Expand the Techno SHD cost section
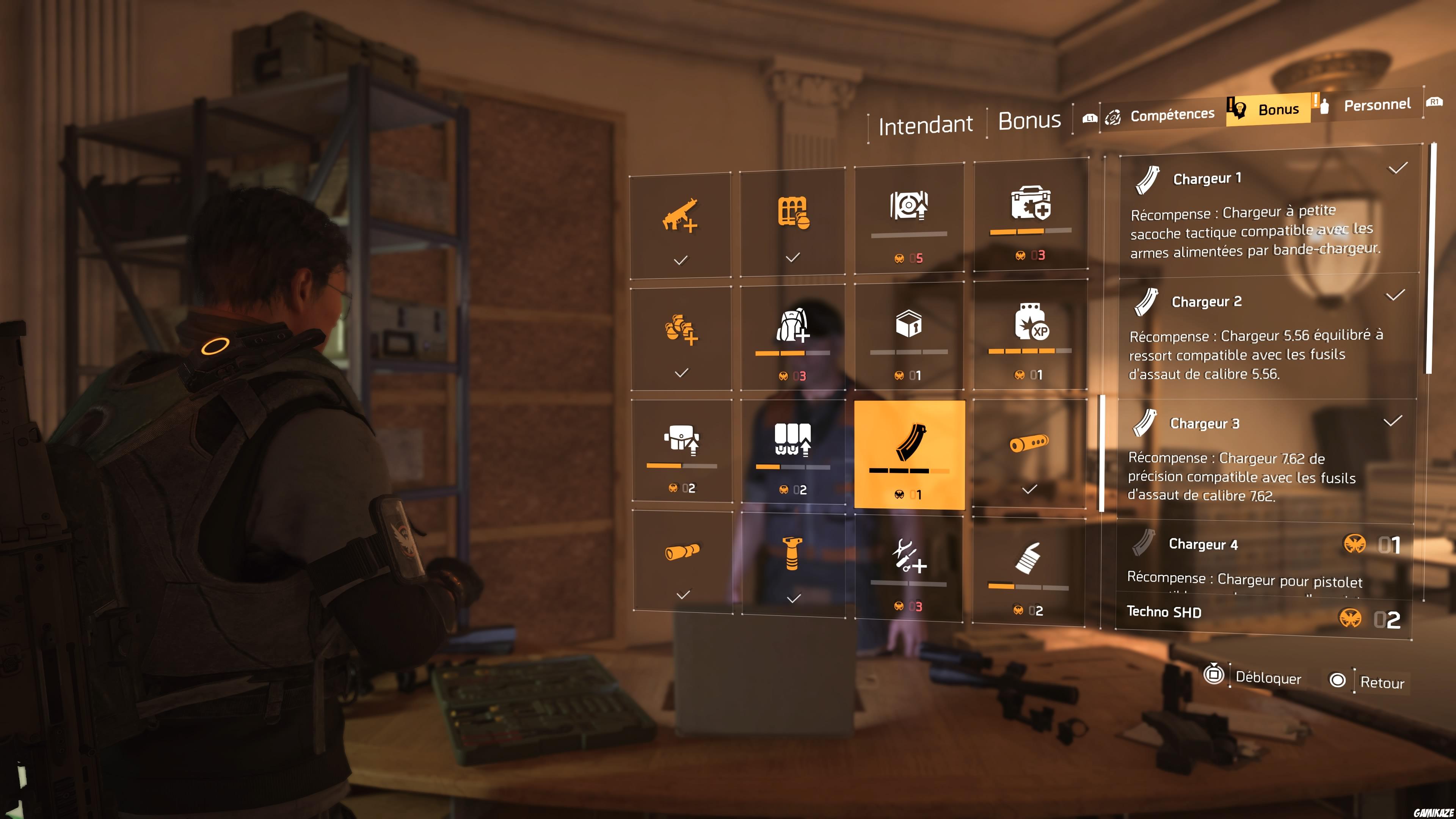The image size is (1456, 819). tap(1164, 612)
